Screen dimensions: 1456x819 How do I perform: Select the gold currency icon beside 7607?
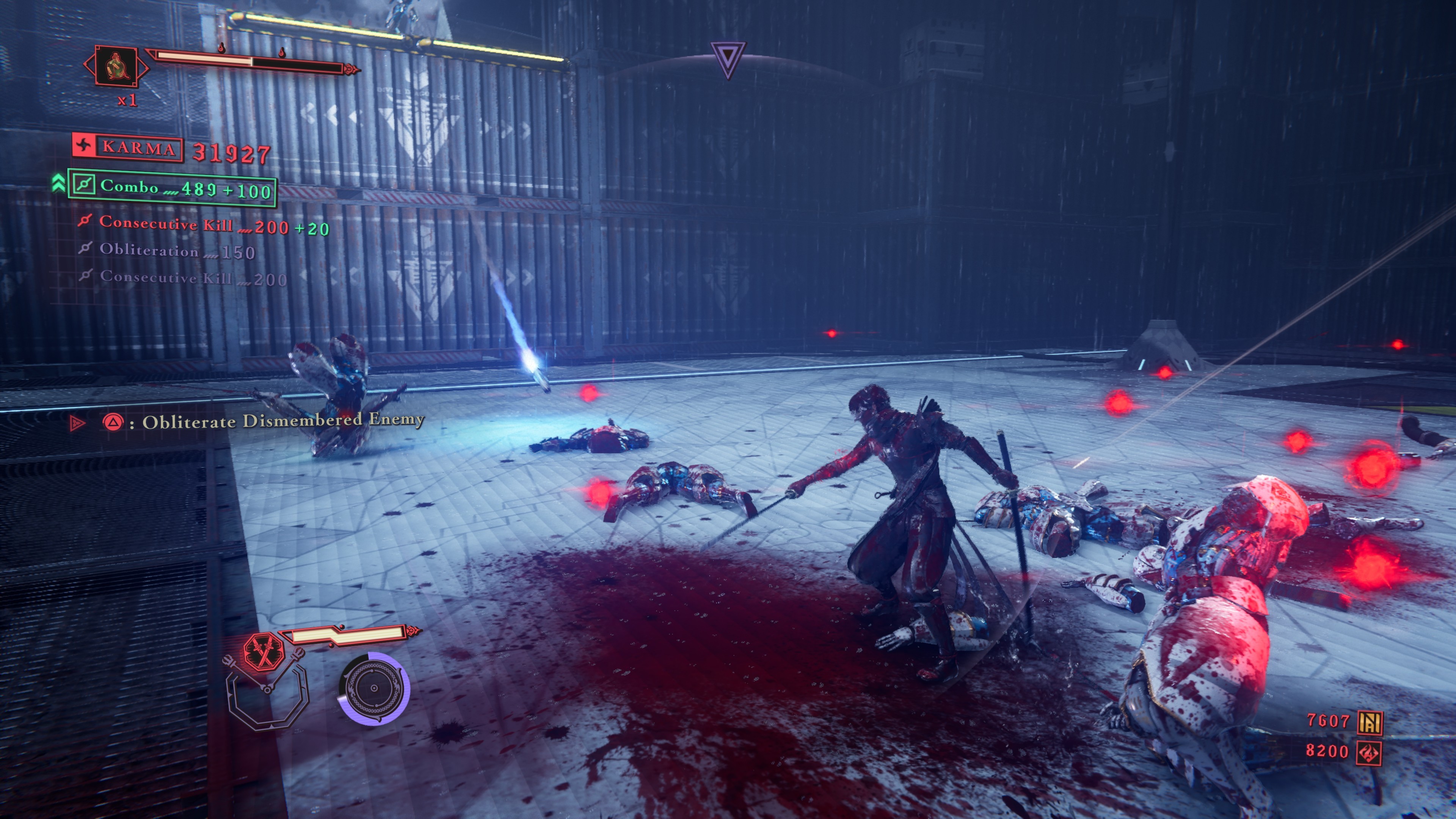point(1370,721)
